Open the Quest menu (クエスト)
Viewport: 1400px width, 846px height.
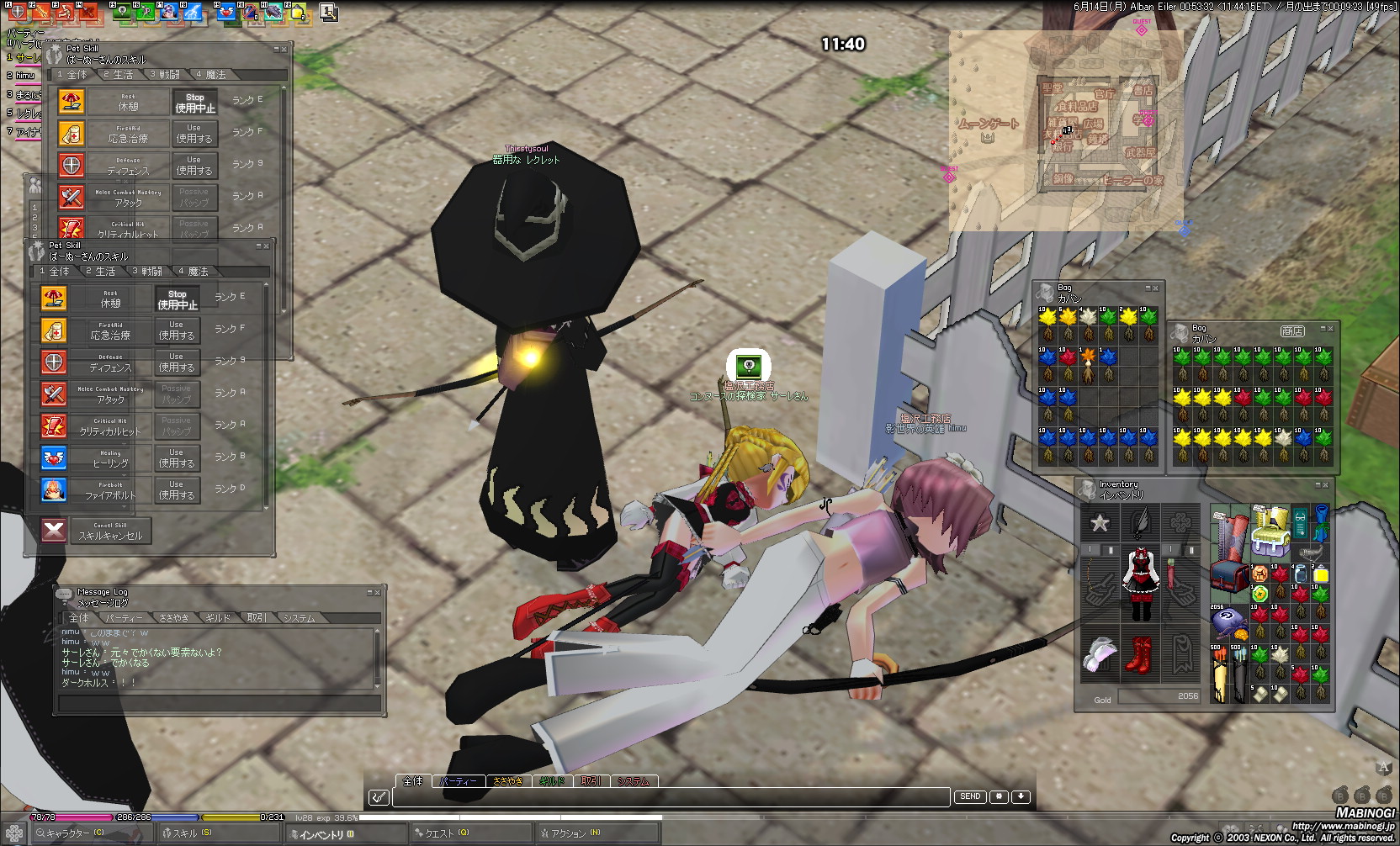pos(446,833)
